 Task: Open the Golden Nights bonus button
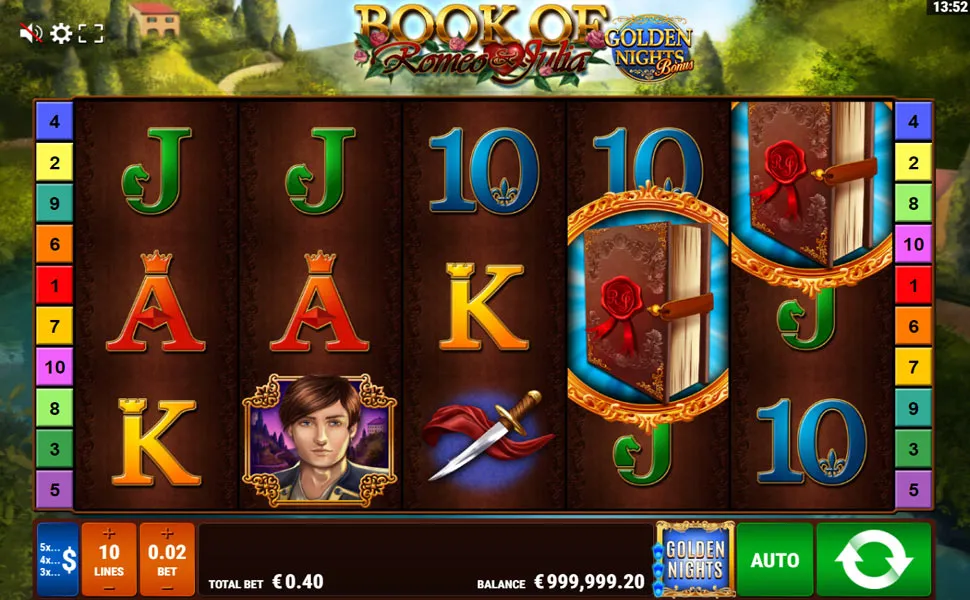pos(694,560)
